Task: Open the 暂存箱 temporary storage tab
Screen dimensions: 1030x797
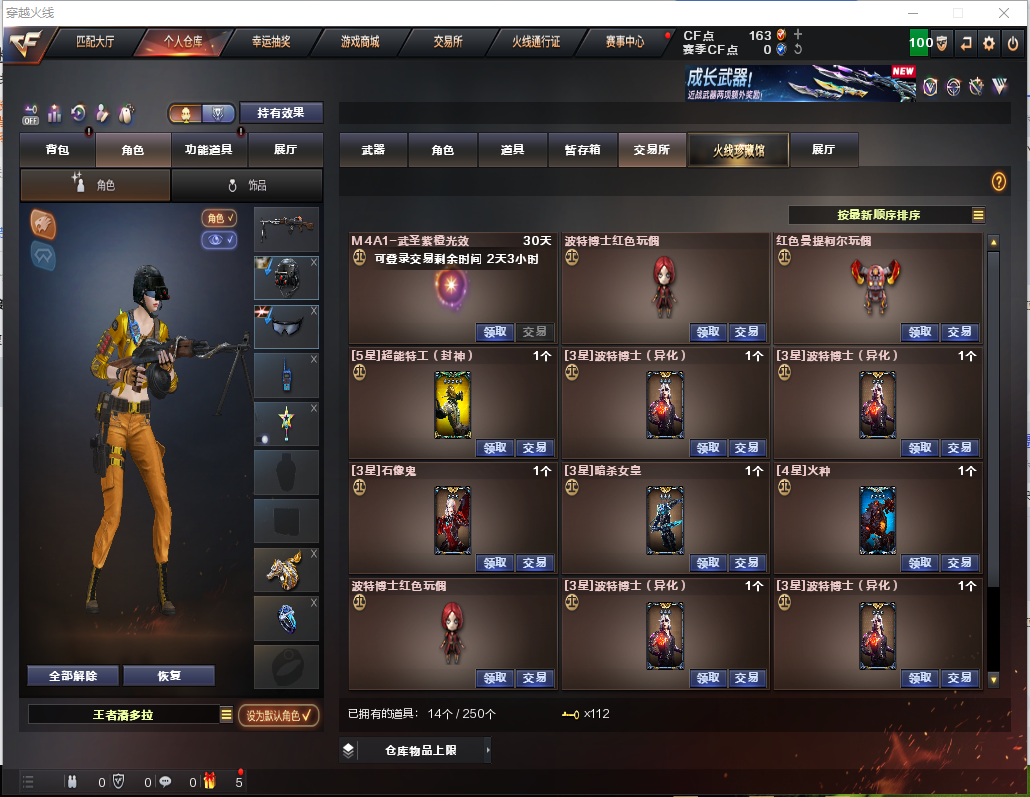Action: point(583,150)
